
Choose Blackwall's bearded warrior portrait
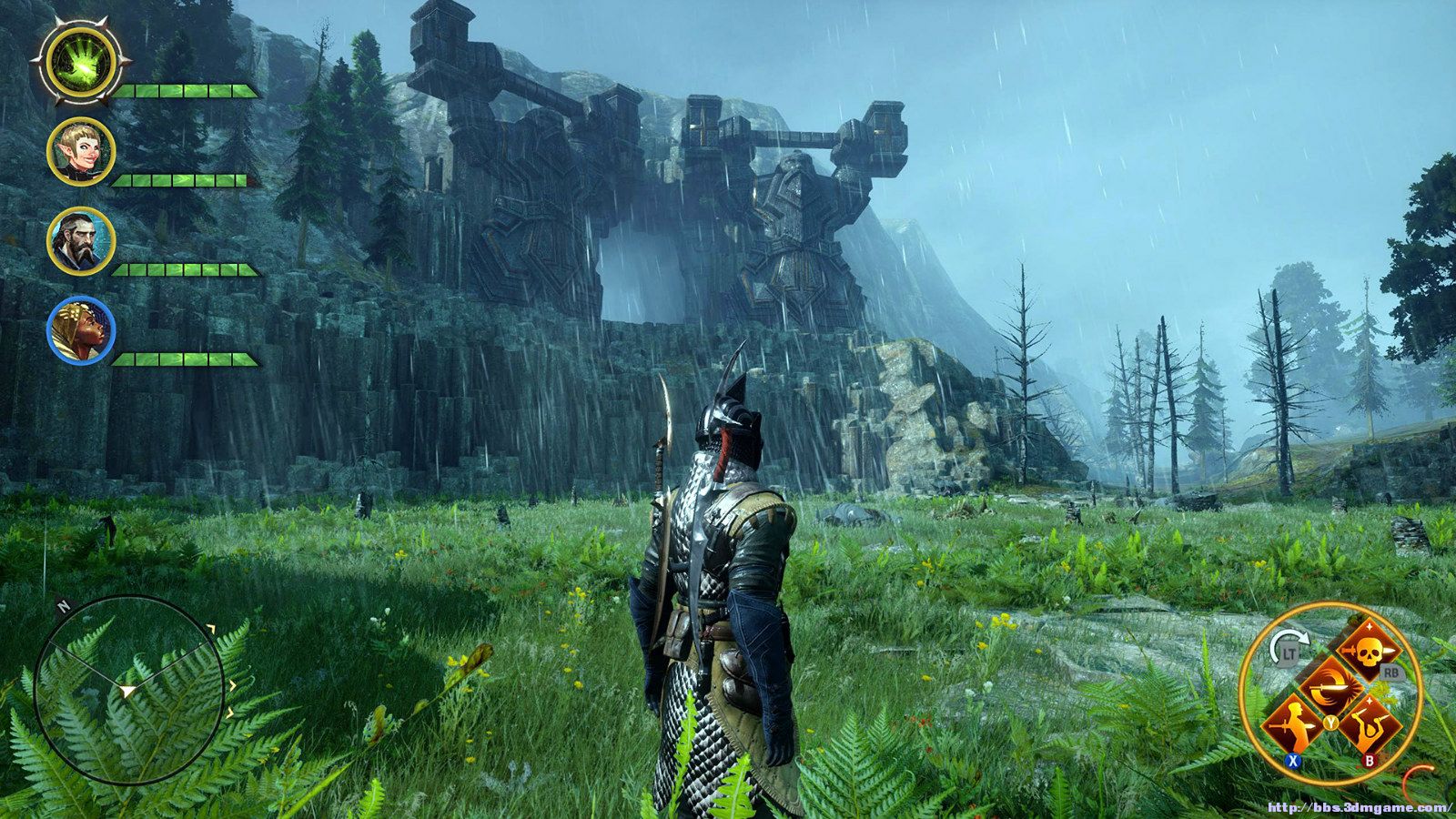[x=81, y=241]
